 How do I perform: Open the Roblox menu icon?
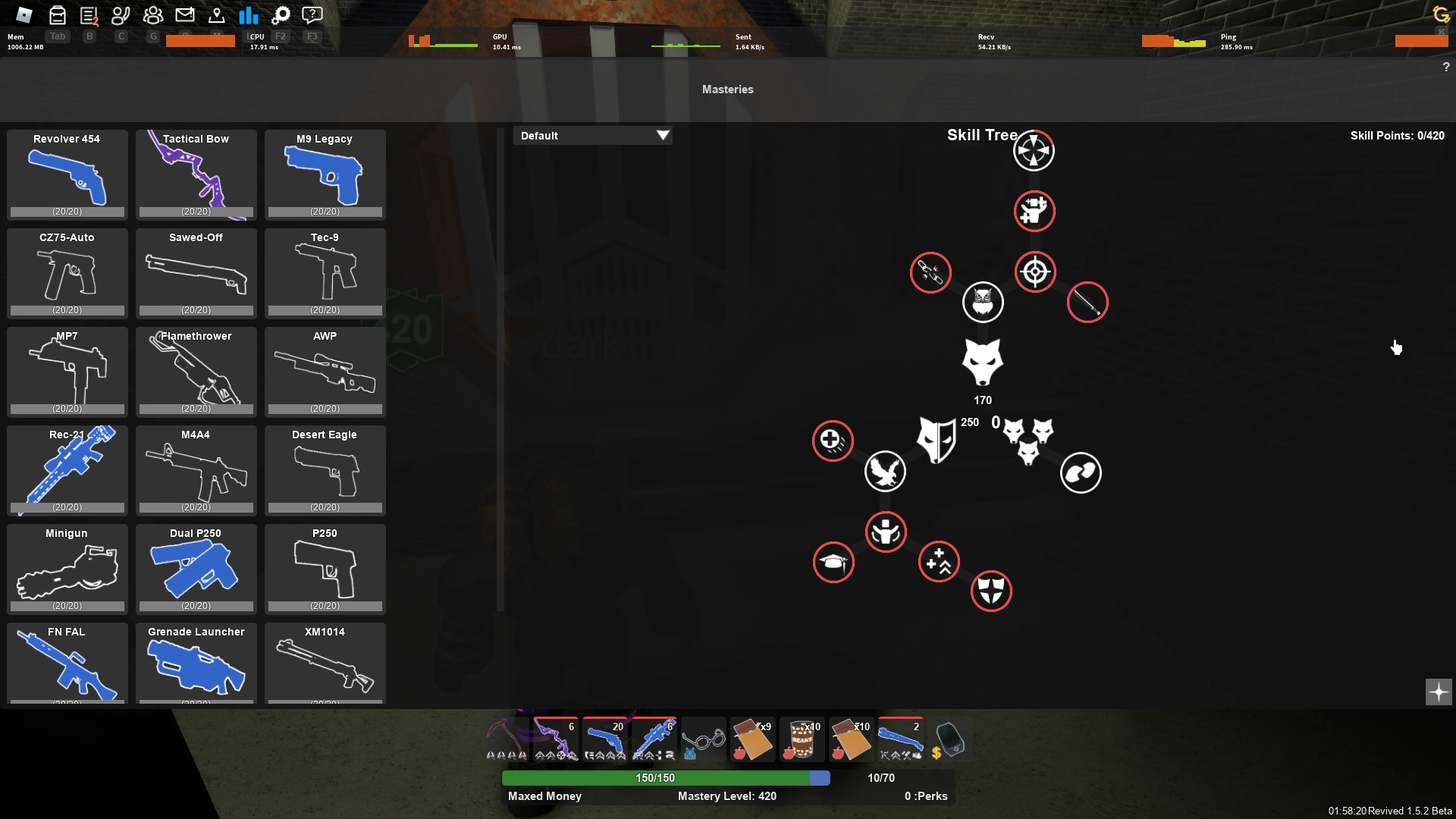(23, 14)
